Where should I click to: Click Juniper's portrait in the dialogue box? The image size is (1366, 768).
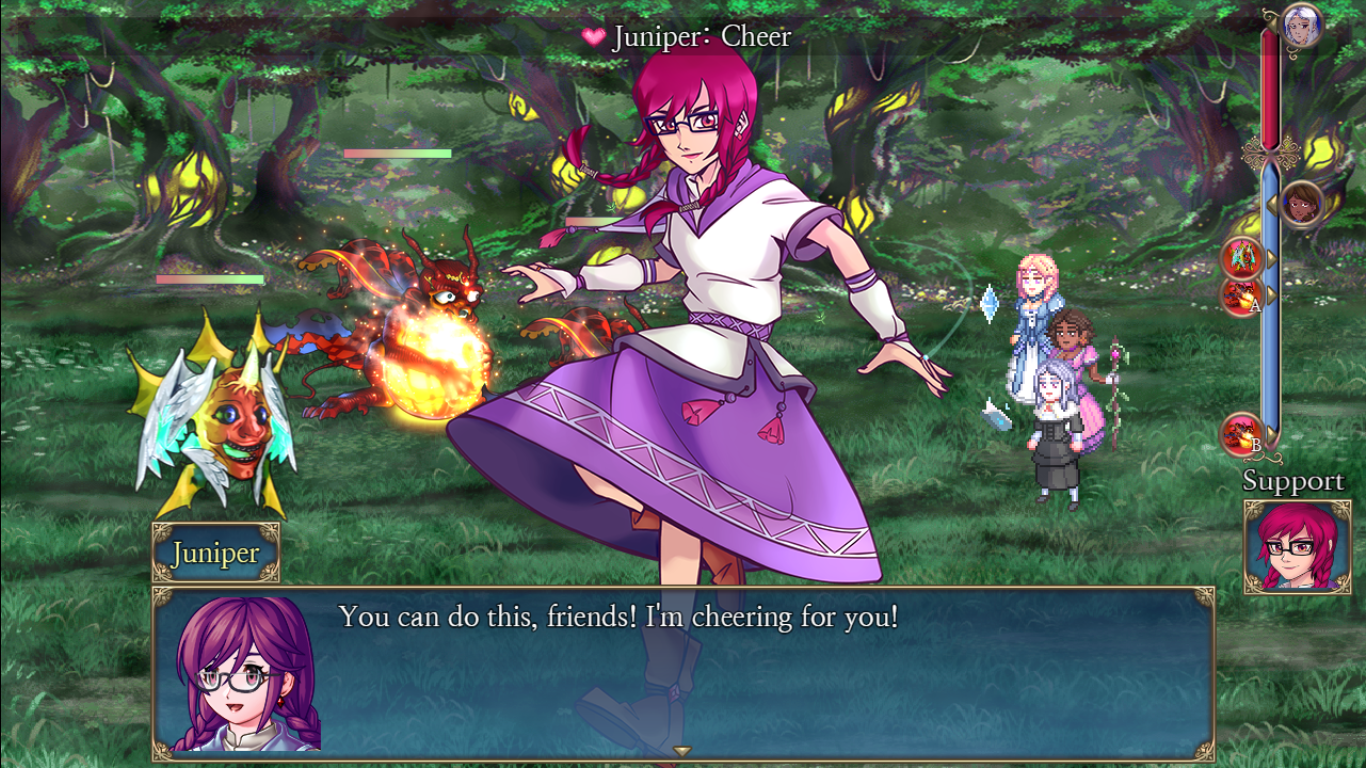247,673
